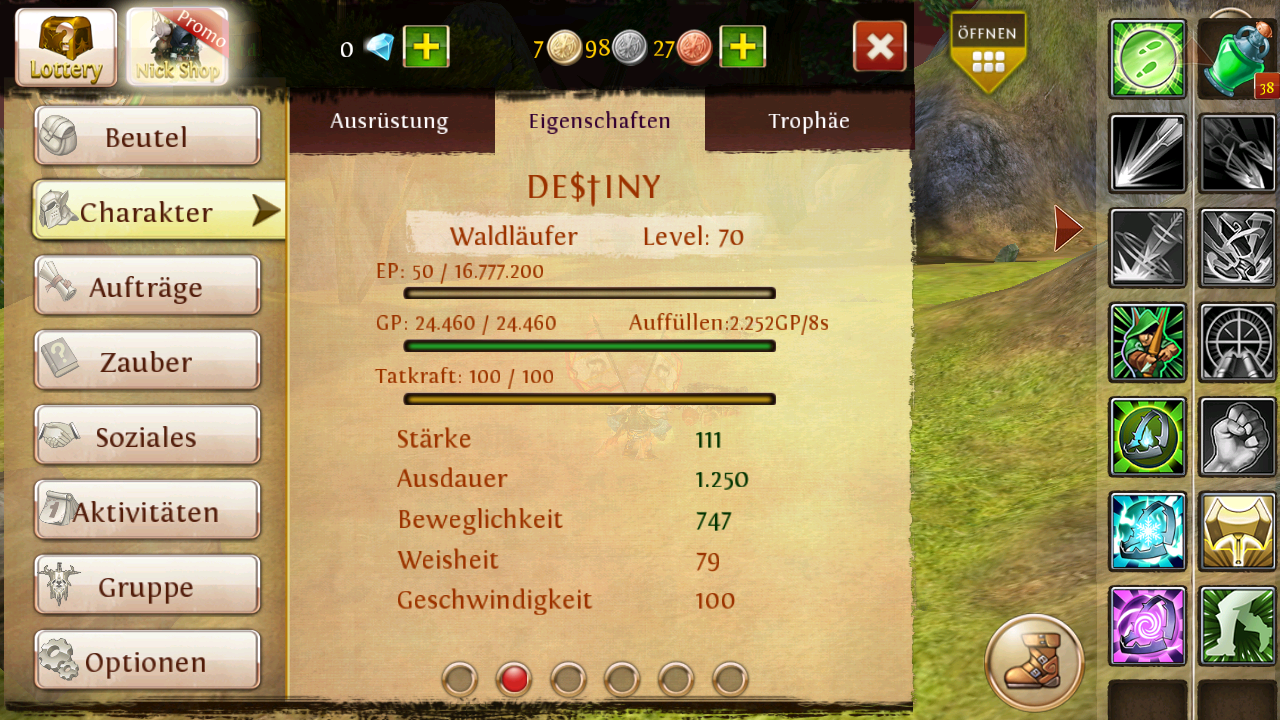
Task: Select the Aufträge menu entry
Action: [147, 287]
